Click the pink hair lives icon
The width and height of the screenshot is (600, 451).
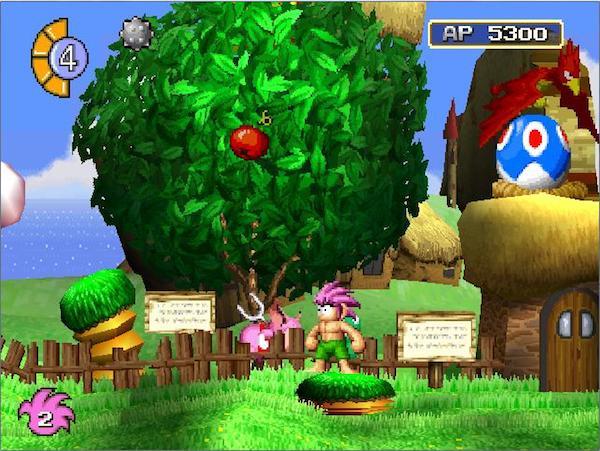click(x=45, y=411)
